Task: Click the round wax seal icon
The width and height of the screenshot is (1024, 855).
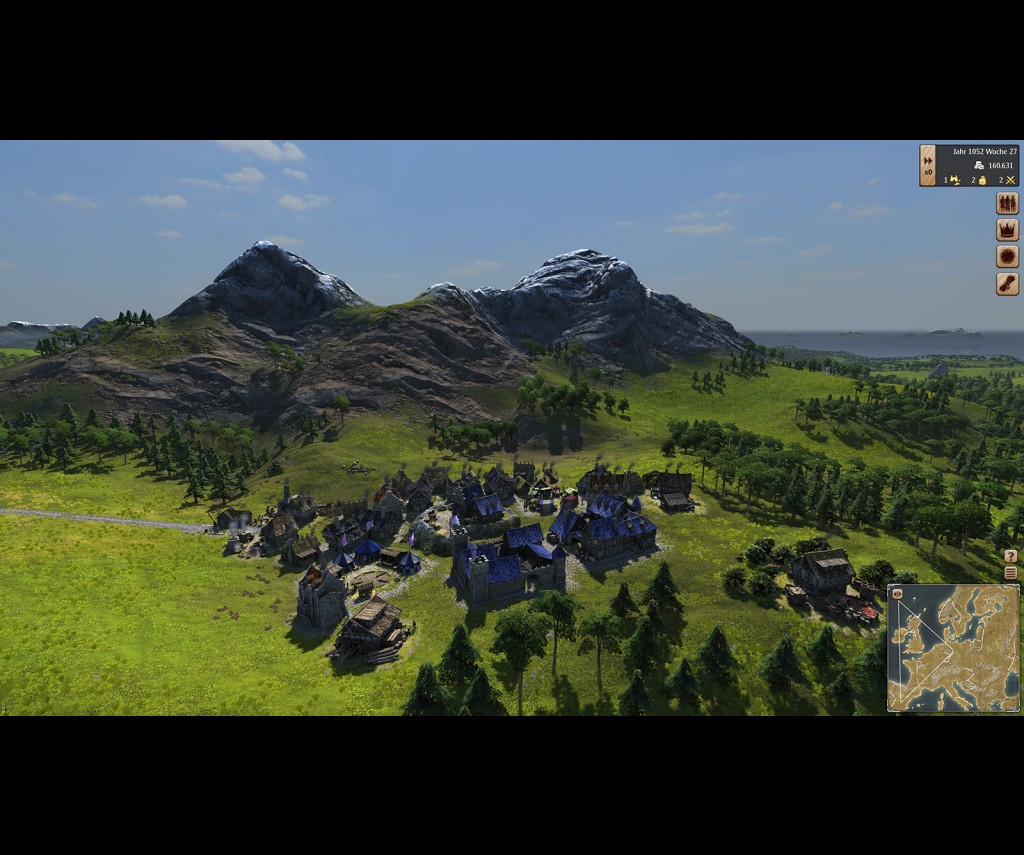Action: tap(1007, 257)
